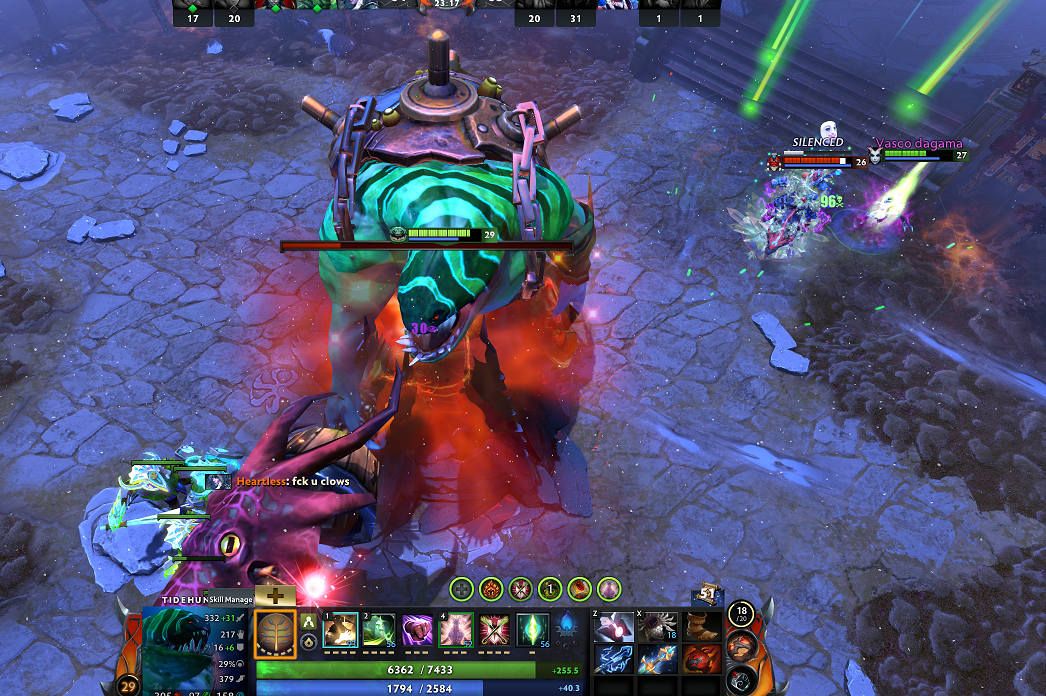
Task: Click the grey plus buff icon
Action: [x=460, y=589]
